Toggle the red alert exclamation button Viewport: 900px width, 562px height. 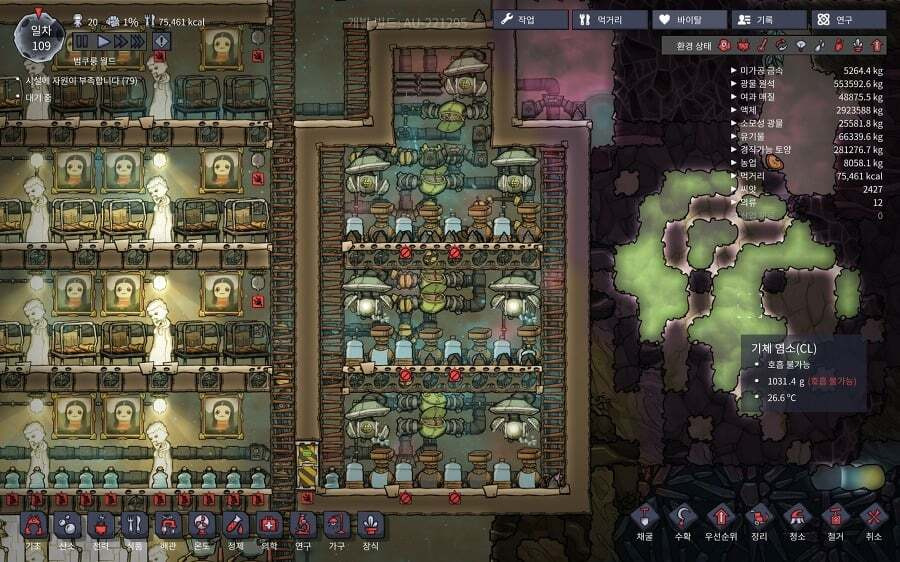pos(161,41)
